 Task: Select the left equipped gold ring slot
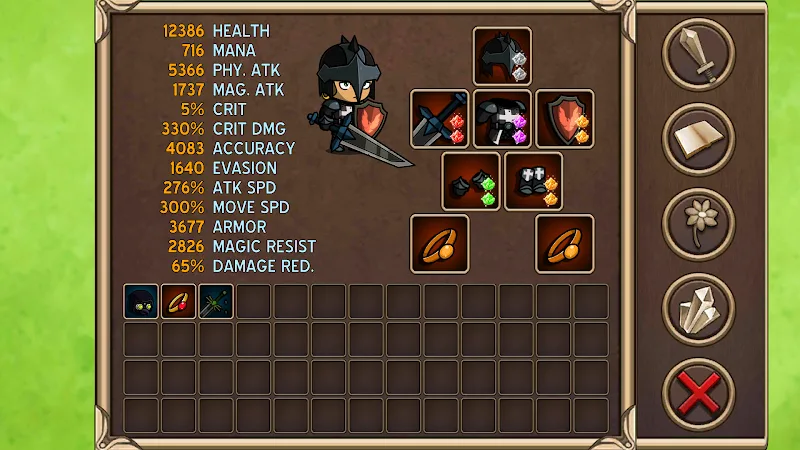[440, 243]
